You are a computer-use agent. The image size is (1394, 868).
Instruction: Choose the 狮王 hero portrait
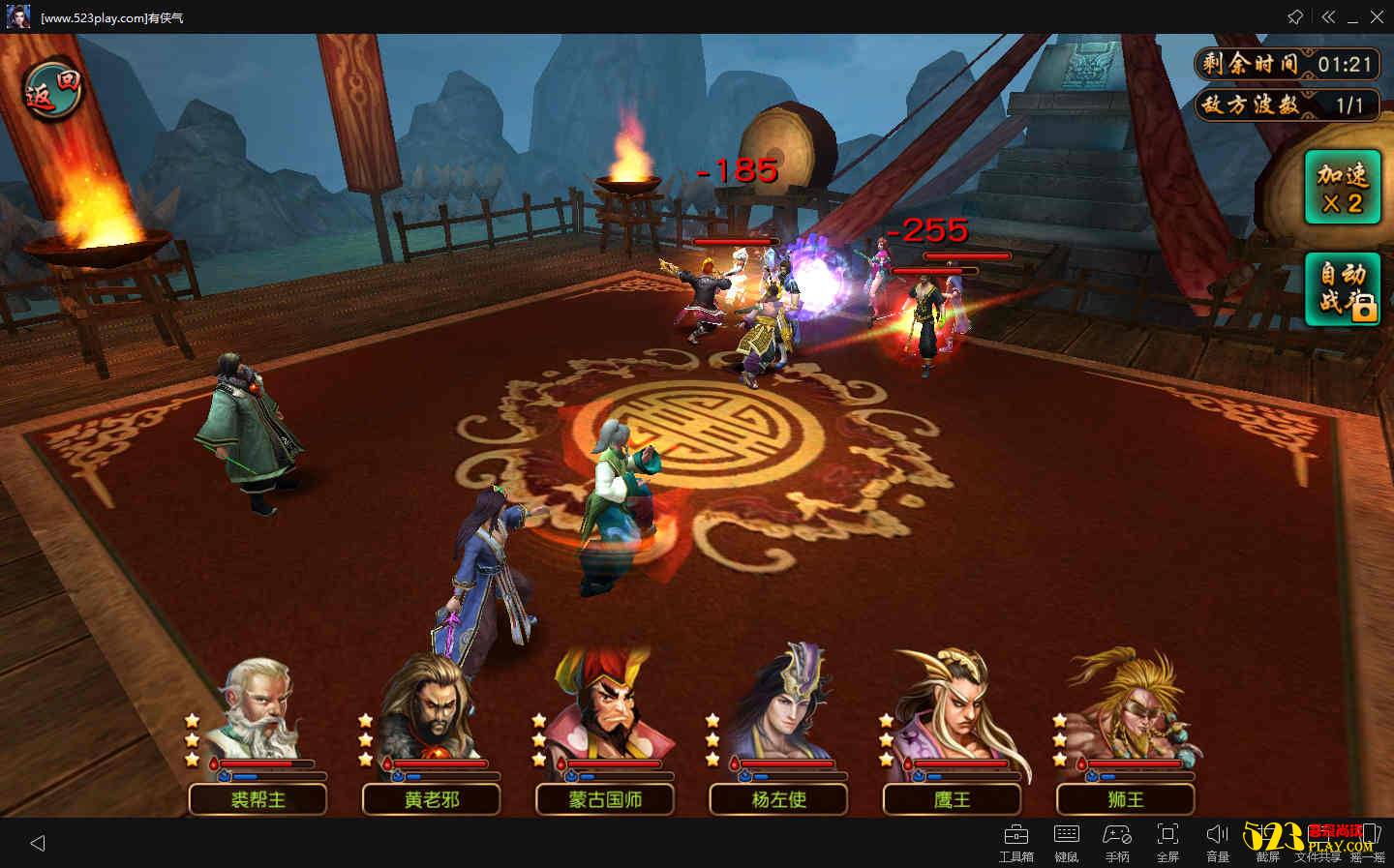(x=1128, y=711)
